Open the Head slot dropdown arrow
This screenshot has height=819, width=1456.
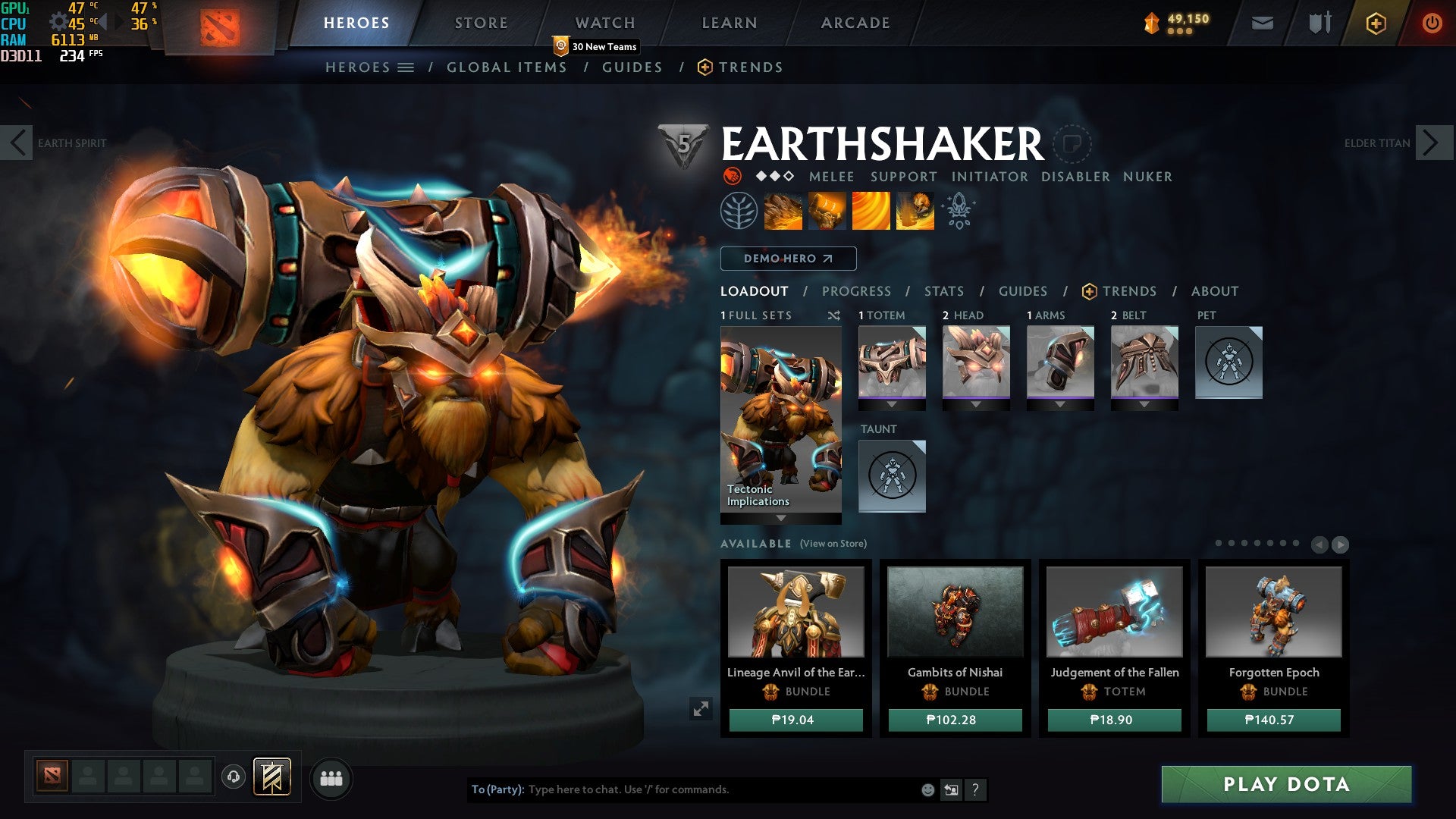(x=976, y=403)
